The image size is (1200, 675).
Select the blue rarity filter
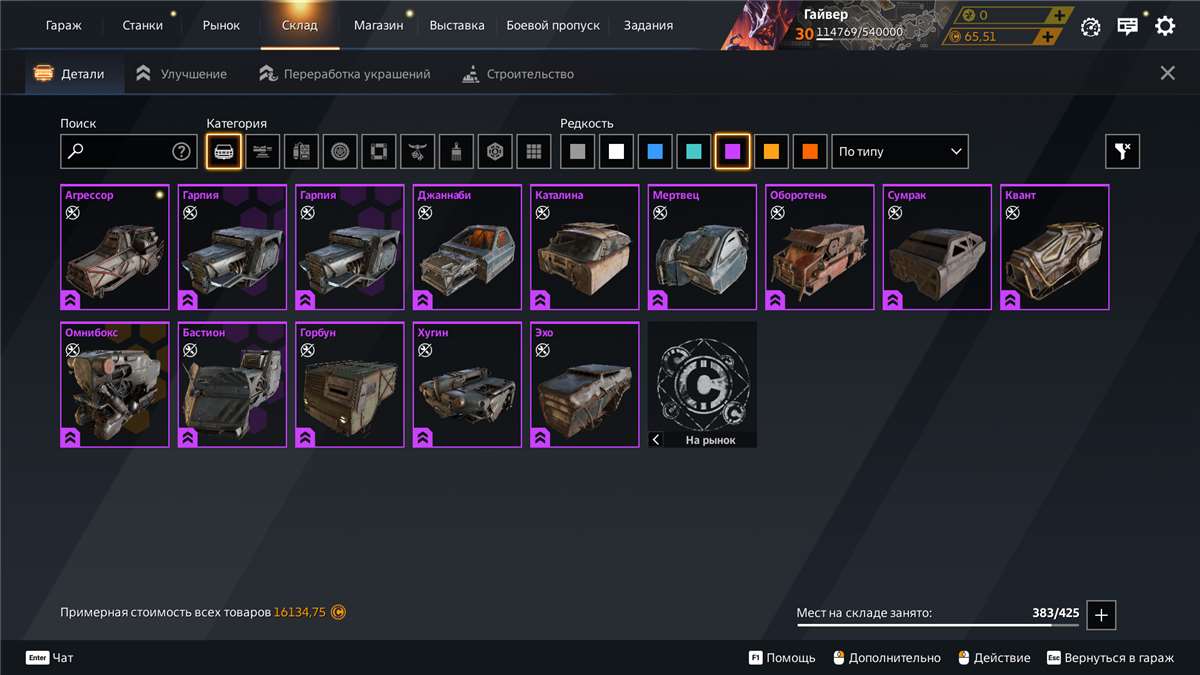pyautogui.click(x=655, y=152)
